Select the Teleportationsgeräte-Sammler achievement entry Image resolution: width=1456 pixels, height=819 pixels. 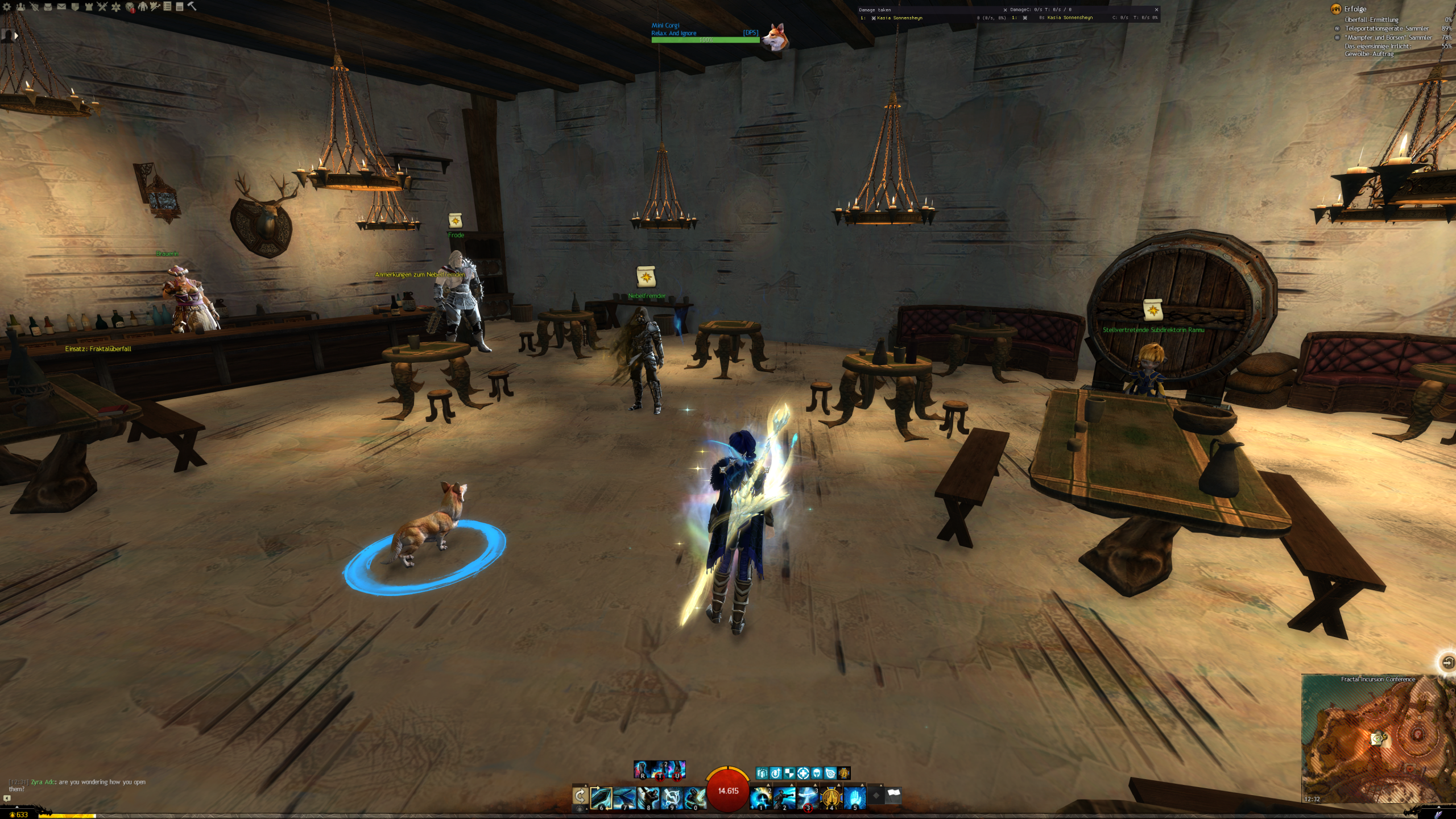pos(1386,28)
